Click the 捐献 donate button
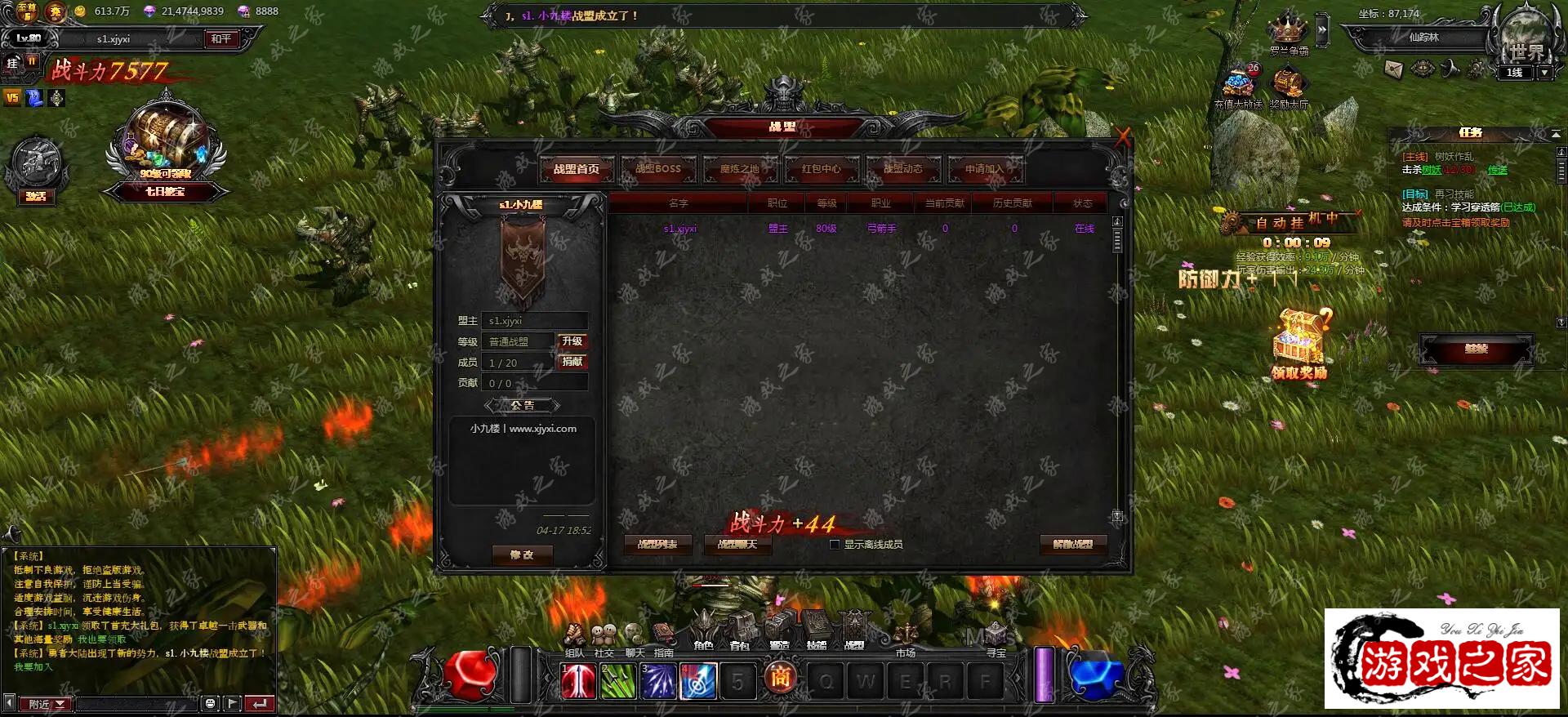The width and height of the screenshot is (1568, 717). pos(572,362)
